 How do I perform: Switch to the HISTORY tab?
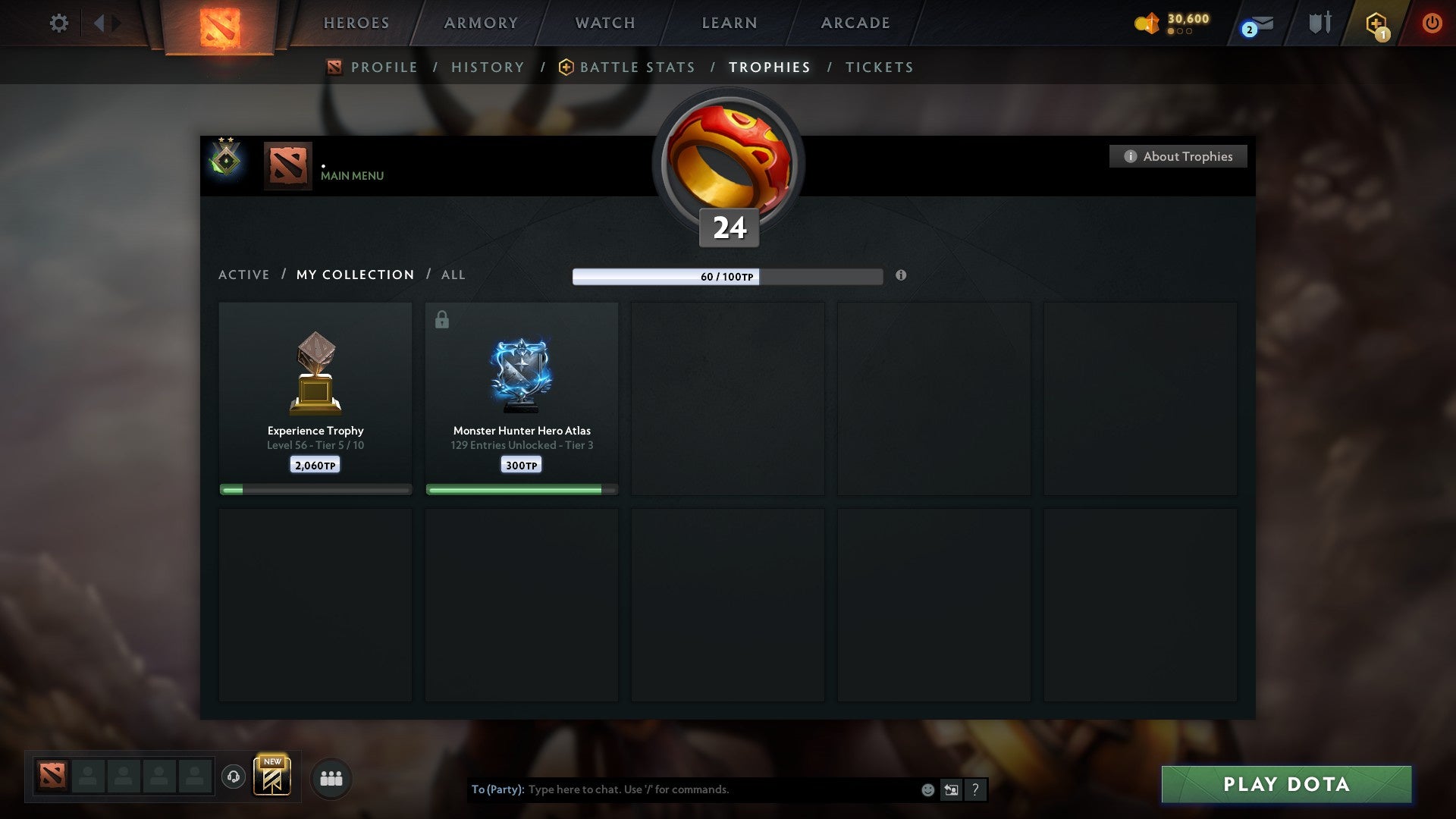488,67
